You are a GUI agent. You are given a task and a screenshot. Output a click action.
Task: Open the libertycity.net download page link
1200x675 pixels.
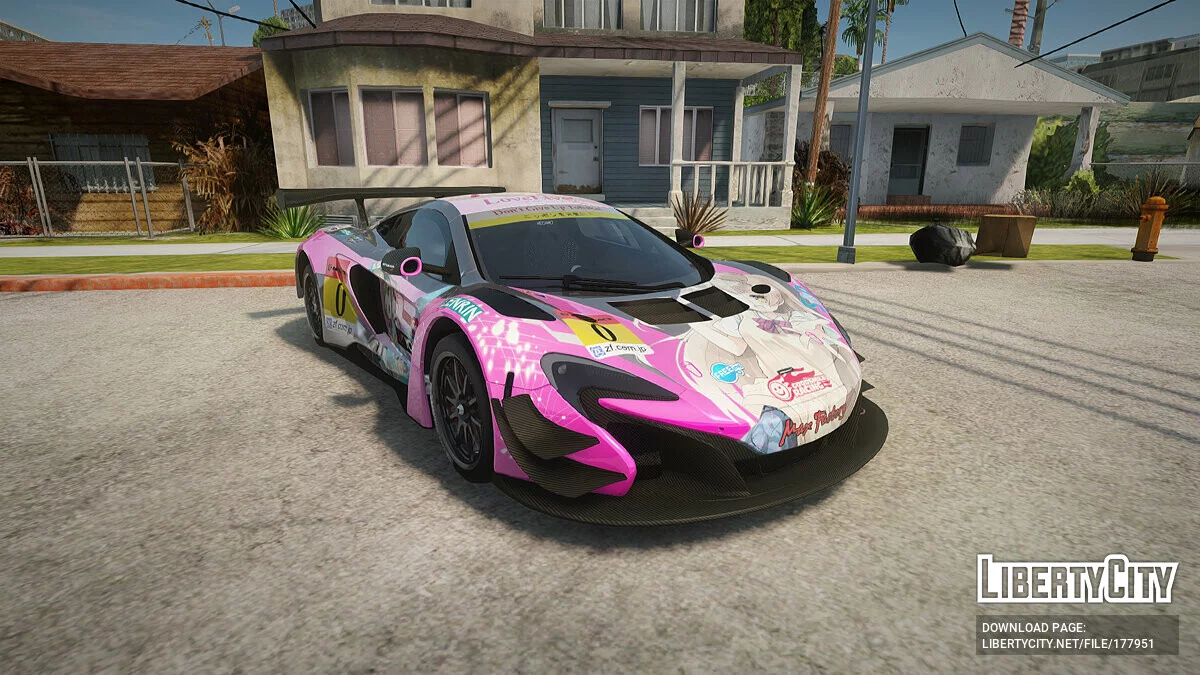[1067, 643]
